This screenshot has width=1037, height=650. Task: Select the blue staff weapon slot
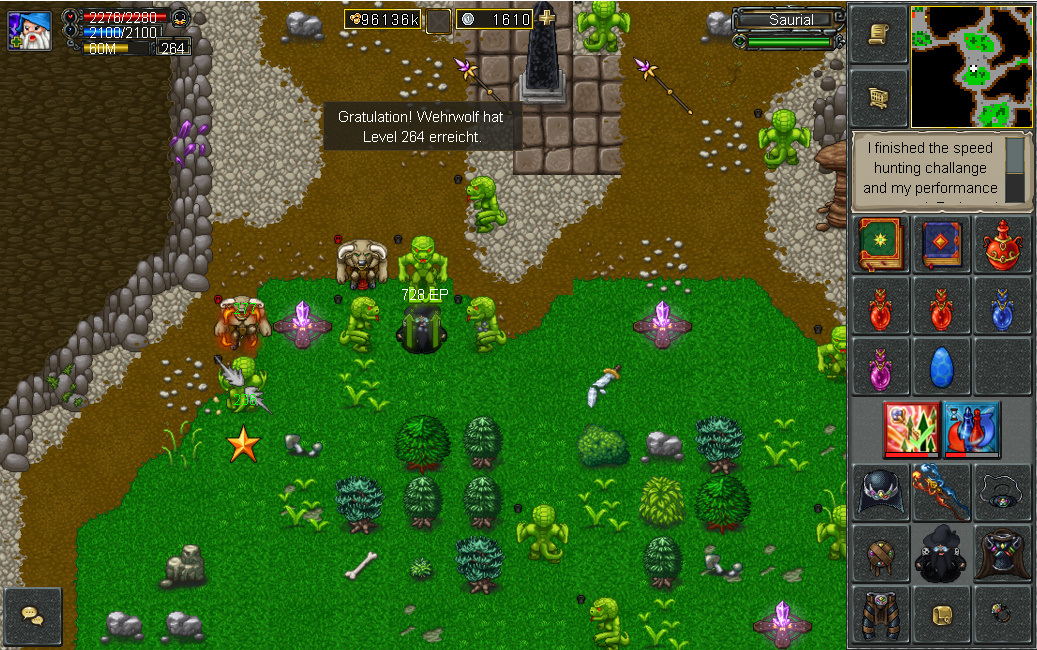(942, 492)
